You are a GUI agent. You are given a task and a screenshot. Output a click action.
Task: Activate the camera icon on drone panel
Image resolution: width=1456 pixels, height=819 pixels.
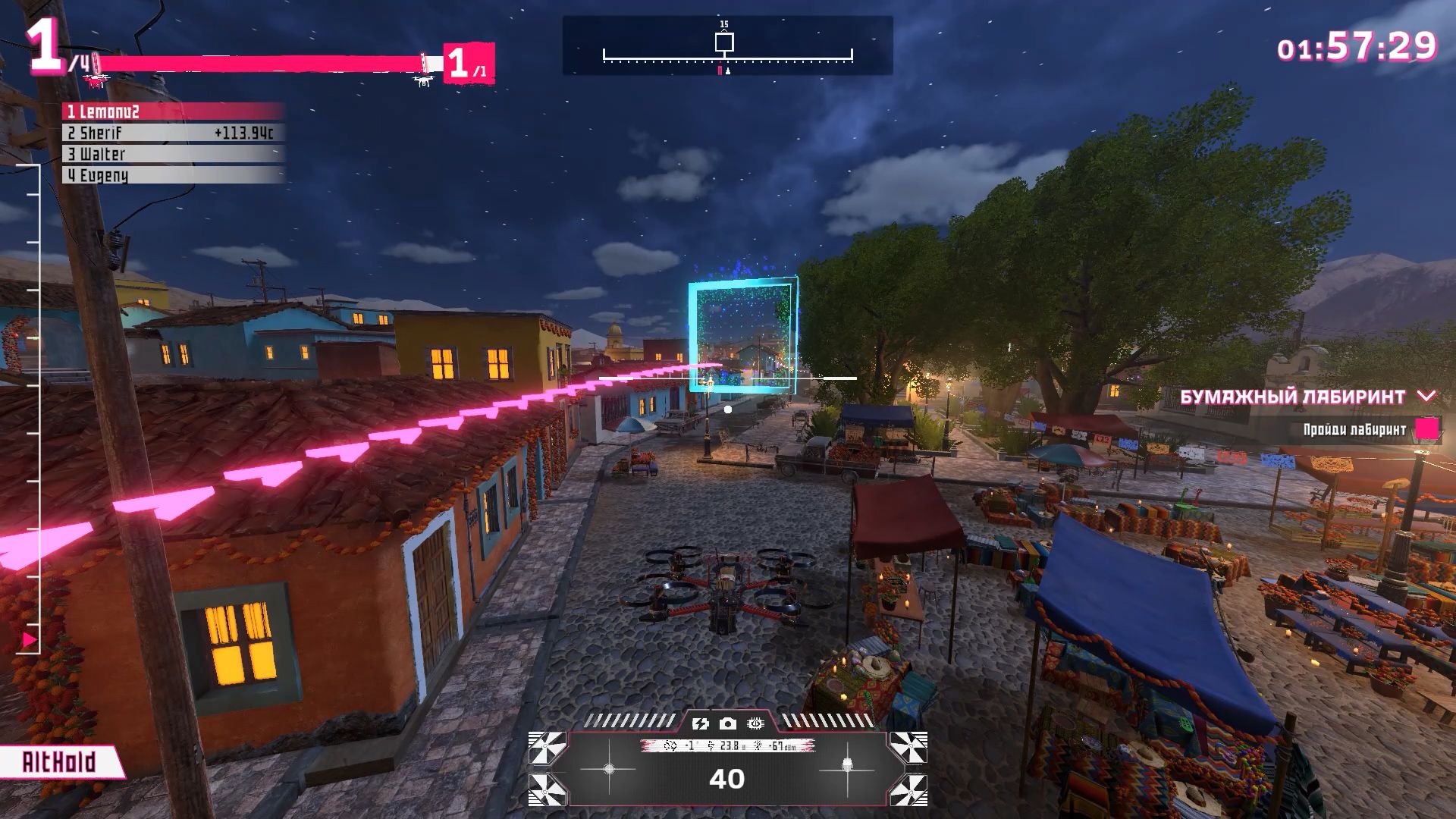coord(728,723)
